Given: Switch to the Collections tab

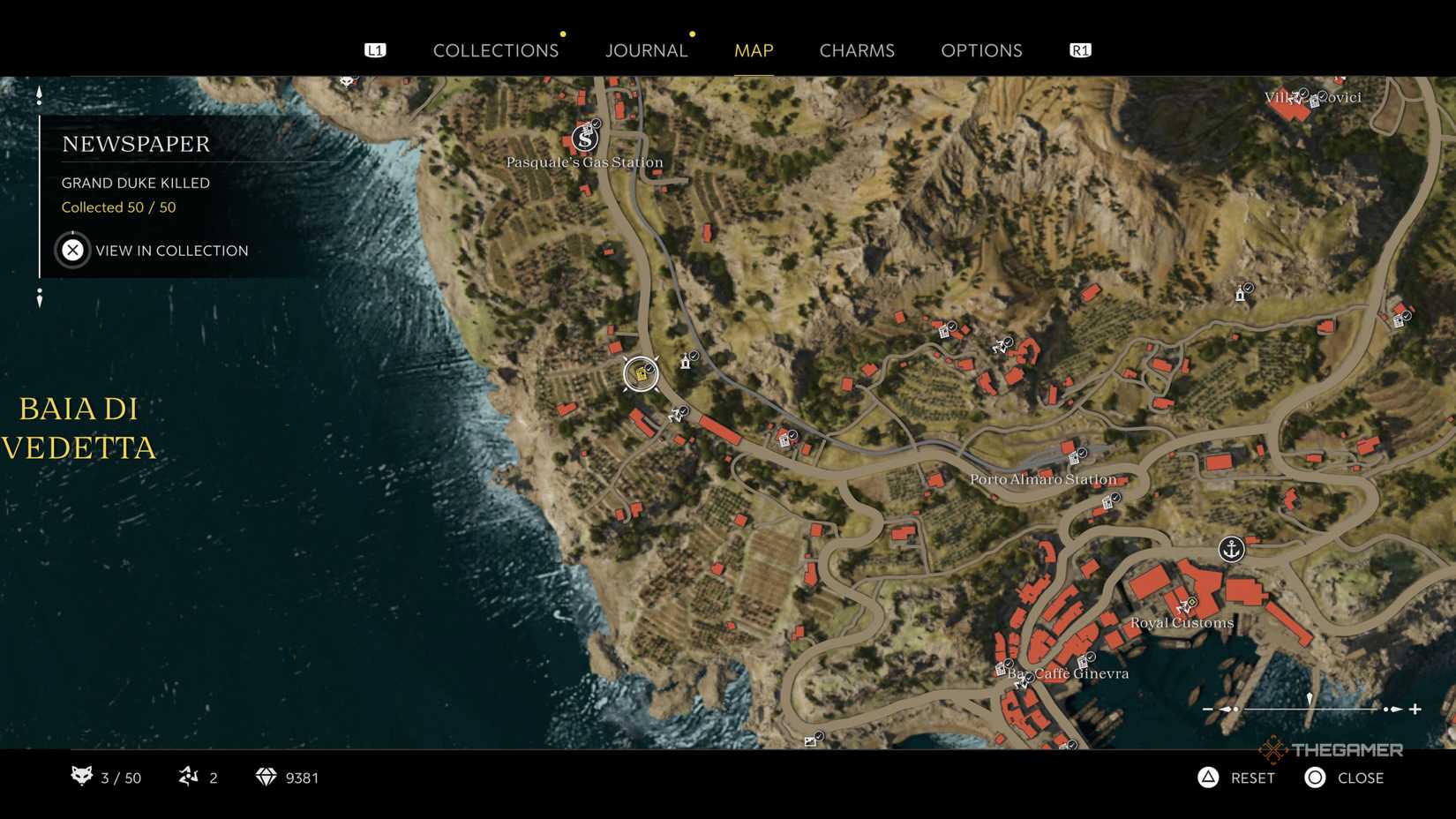Looking at the screenshot, I should 496,50.
